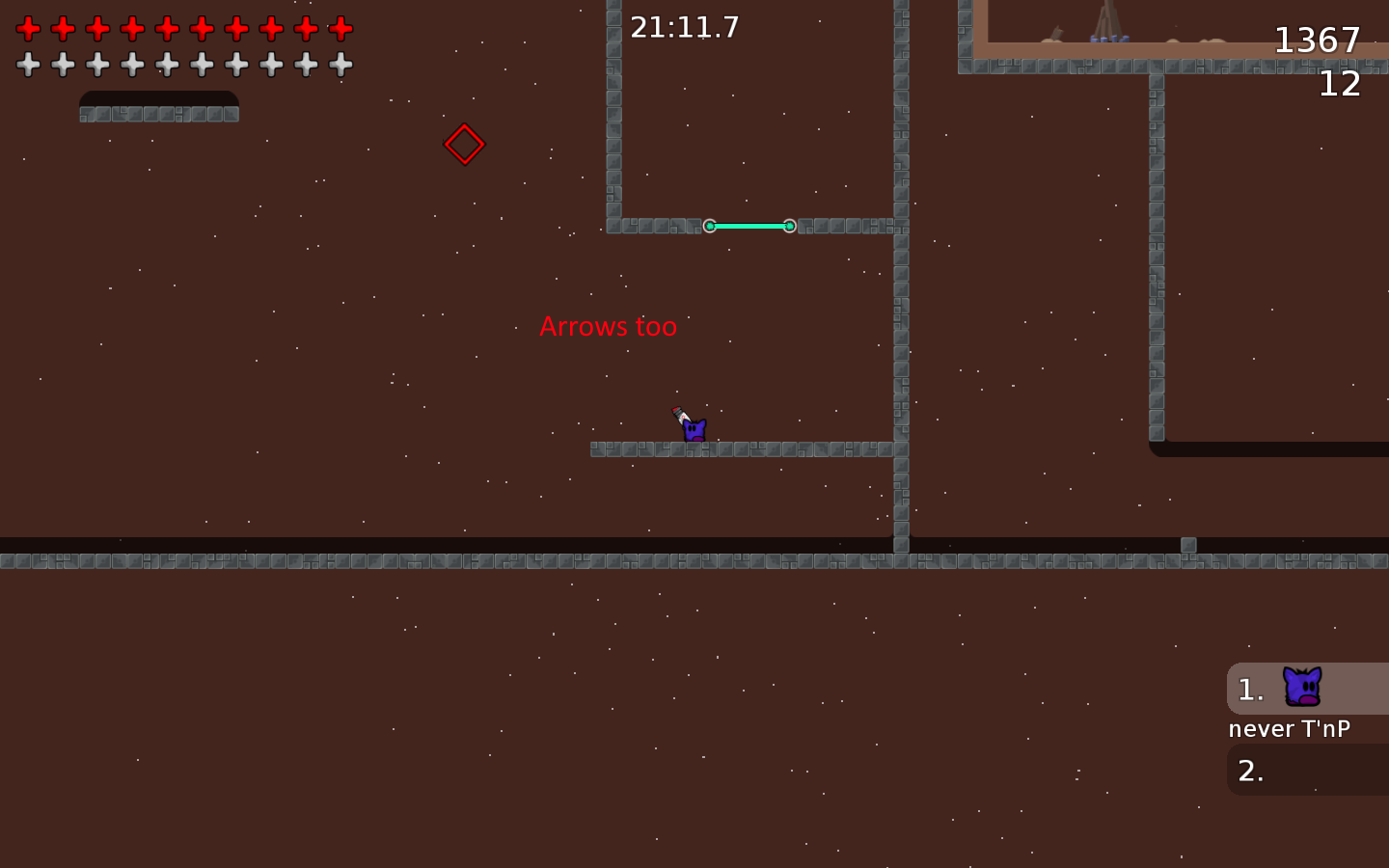
Task: Click the fifth armor icon in the row
Action: [165, 65]
